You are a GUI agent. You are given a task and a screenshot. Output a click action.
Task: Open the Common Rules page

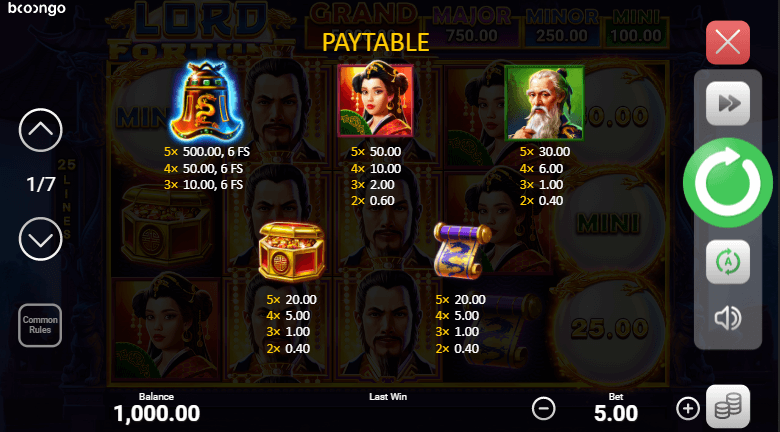pos(41,325)
